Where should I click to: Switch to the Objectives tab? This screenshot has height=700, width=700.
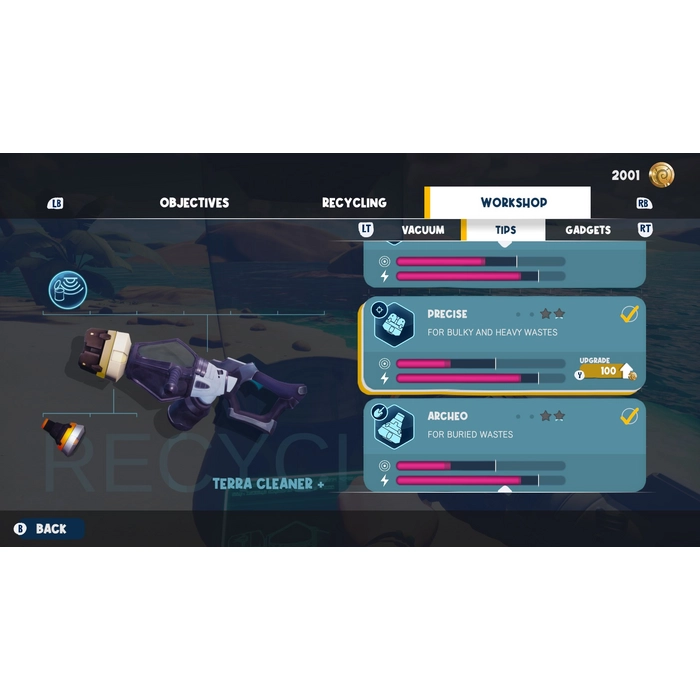pos(194,203)
